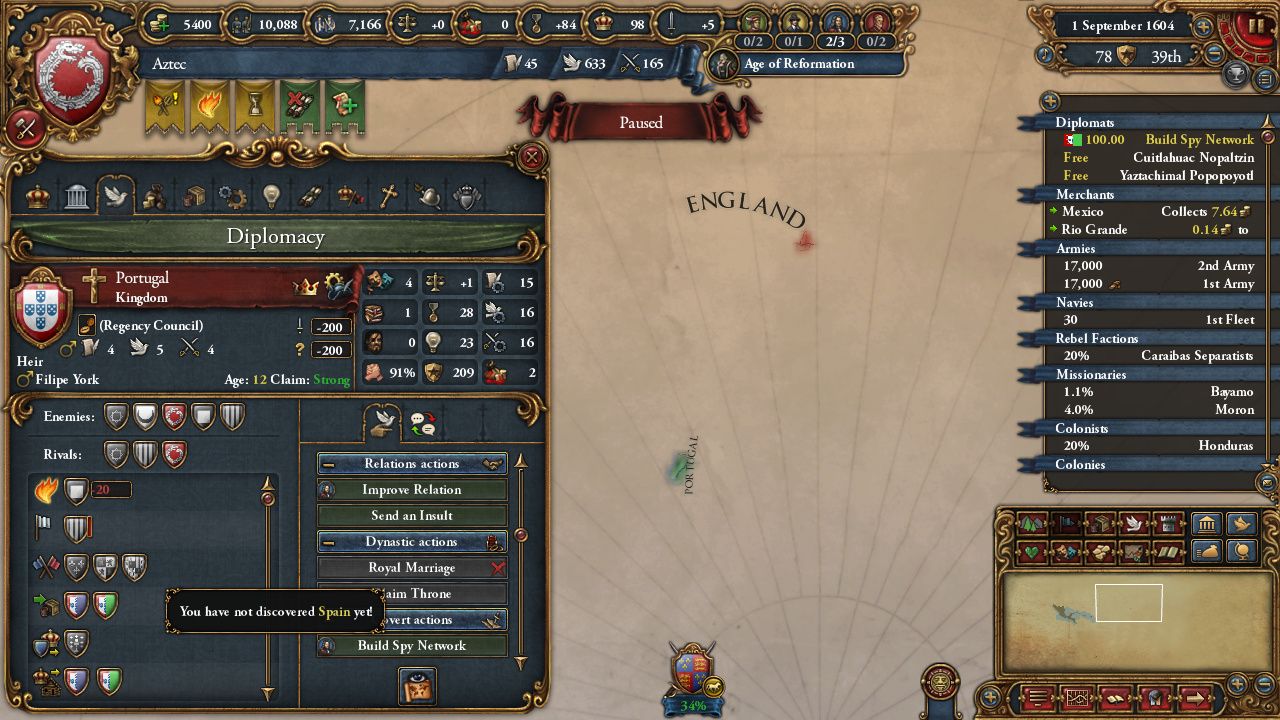Open the Technology panel lightbulb icon
Image resolution: width=1280 pixels, height=720 pixels.
[272, 197]
